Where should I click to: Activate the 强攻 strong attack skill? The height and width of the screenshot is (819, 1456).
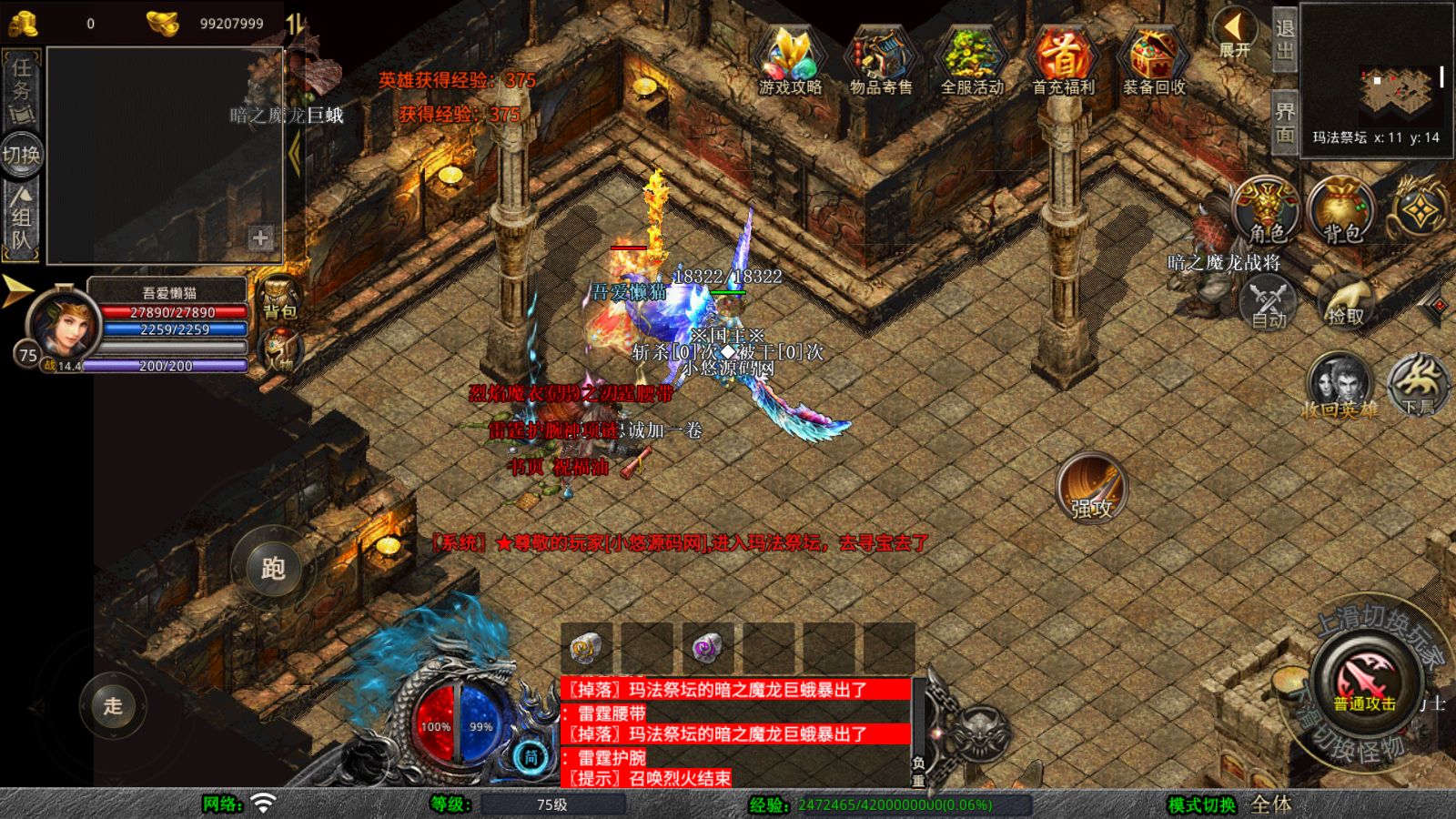1091,489
